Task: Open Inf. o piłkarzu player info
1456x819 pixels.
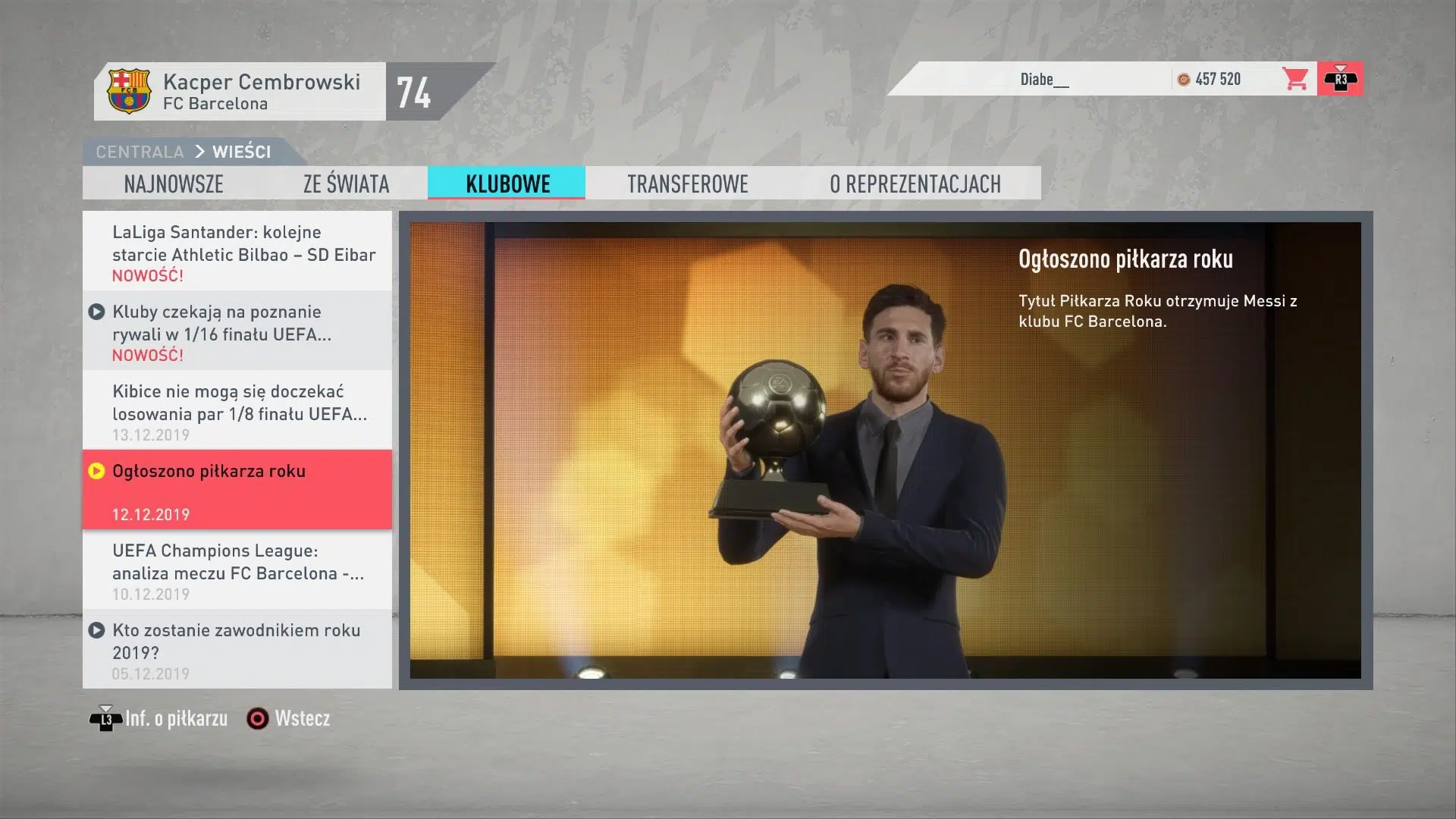Action: (159, 718)
